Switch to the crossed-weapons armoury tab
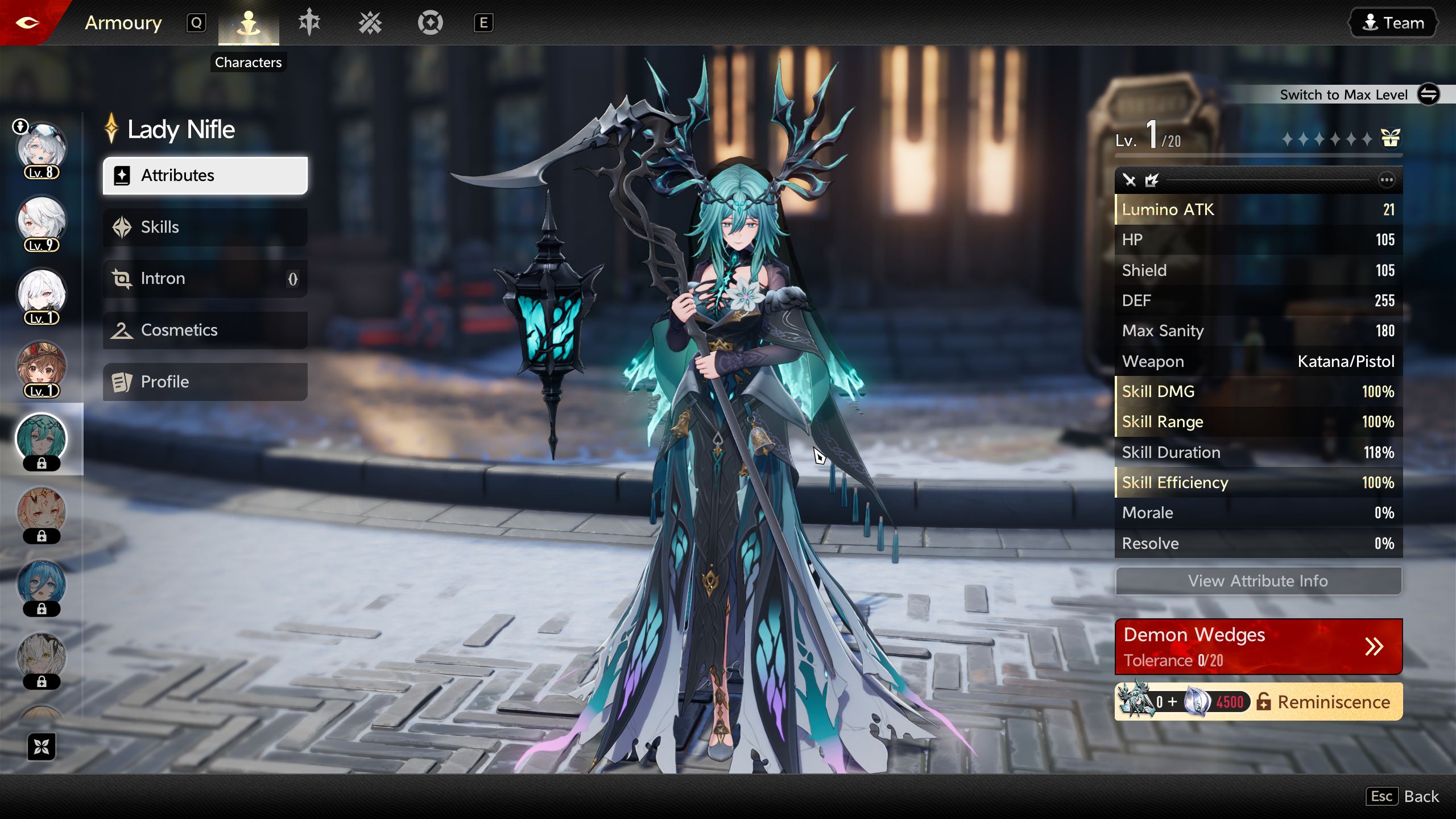1456x819 pixels. [x=370, y=23]
